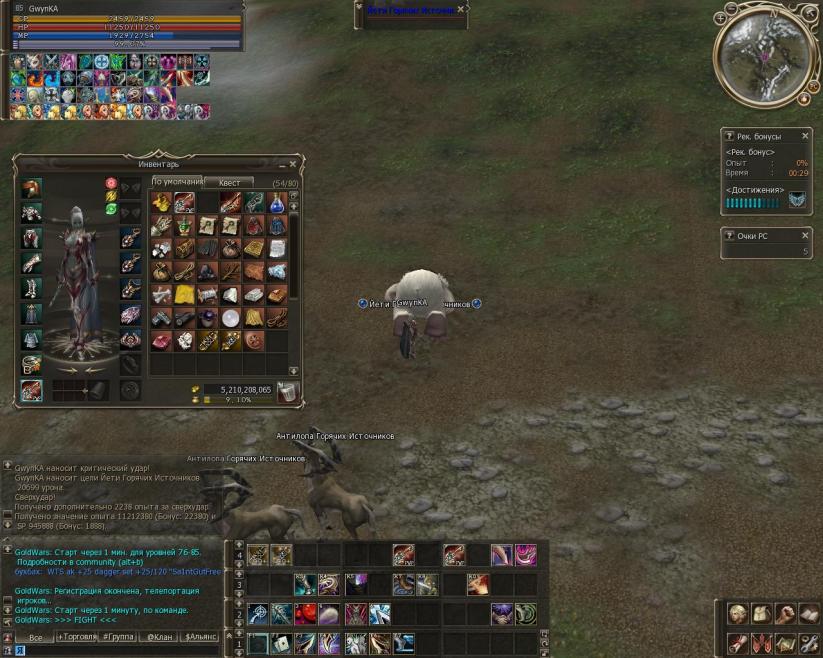Switch chat to the +Торговля tab
This screenshot has width=823, height=658.
click(76, 637)
